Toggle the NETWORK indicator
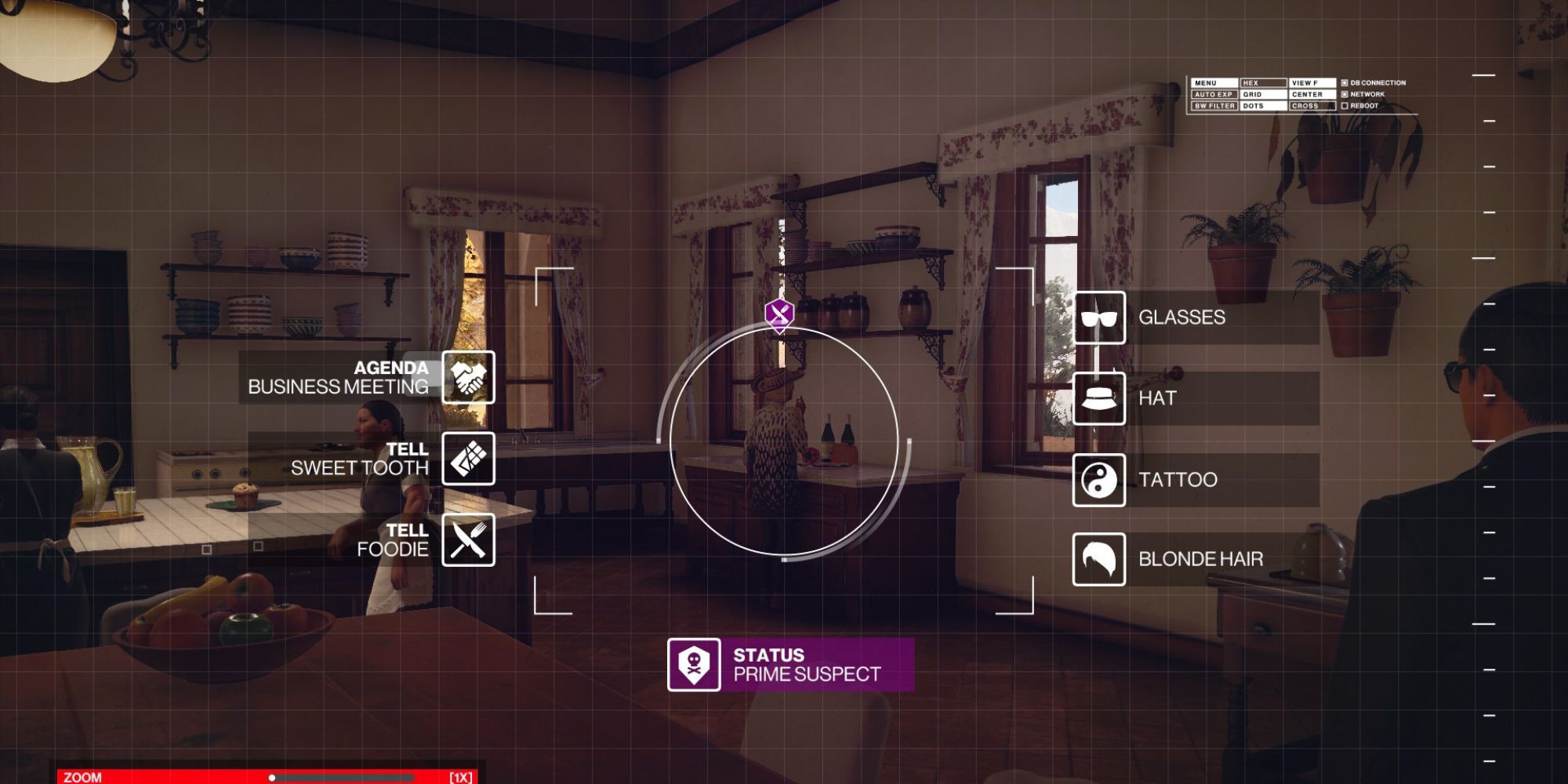 1345,95
